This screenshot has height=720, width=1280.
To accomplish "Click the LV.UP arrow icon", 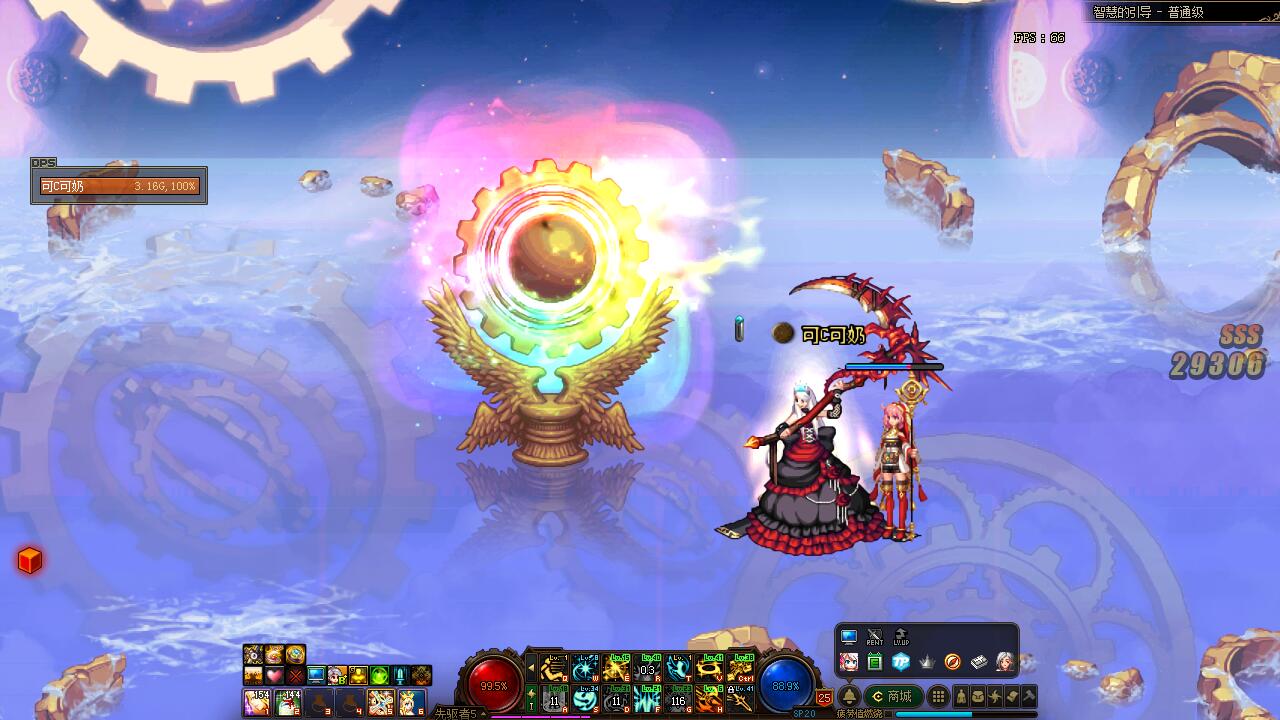I will click(x=900, y=637).
